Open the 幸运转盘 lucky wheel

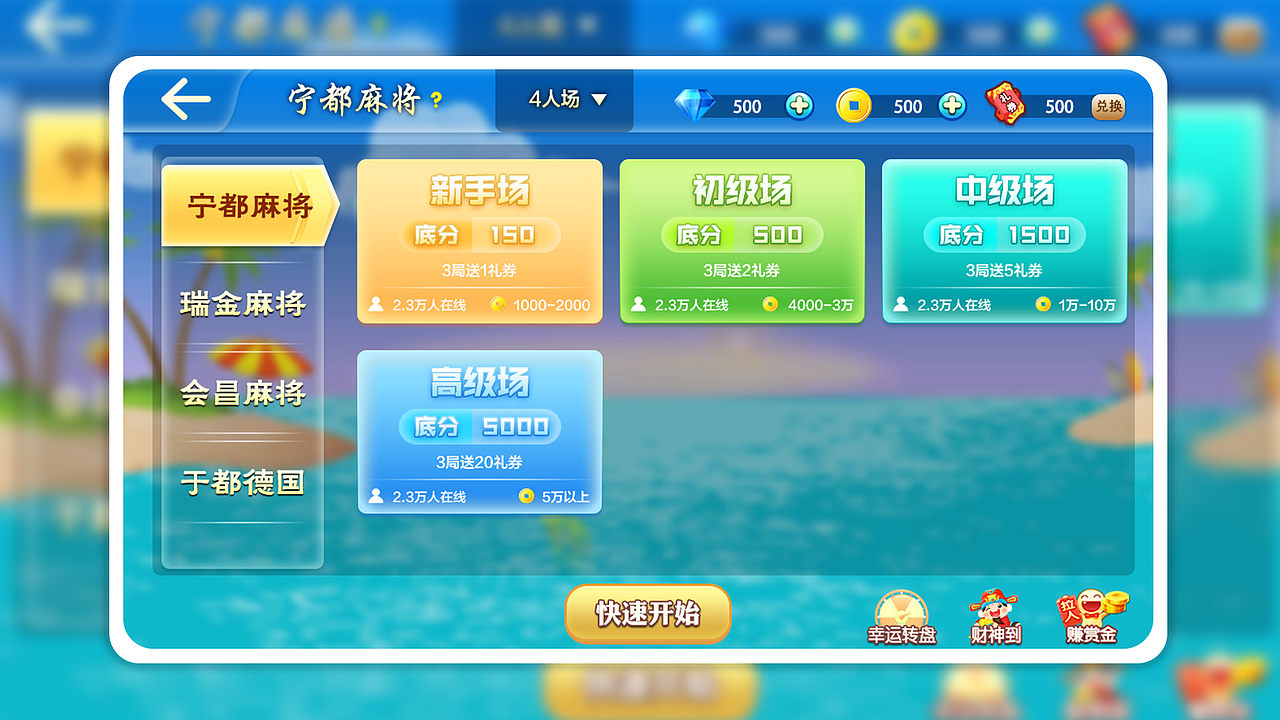(899, 613)
